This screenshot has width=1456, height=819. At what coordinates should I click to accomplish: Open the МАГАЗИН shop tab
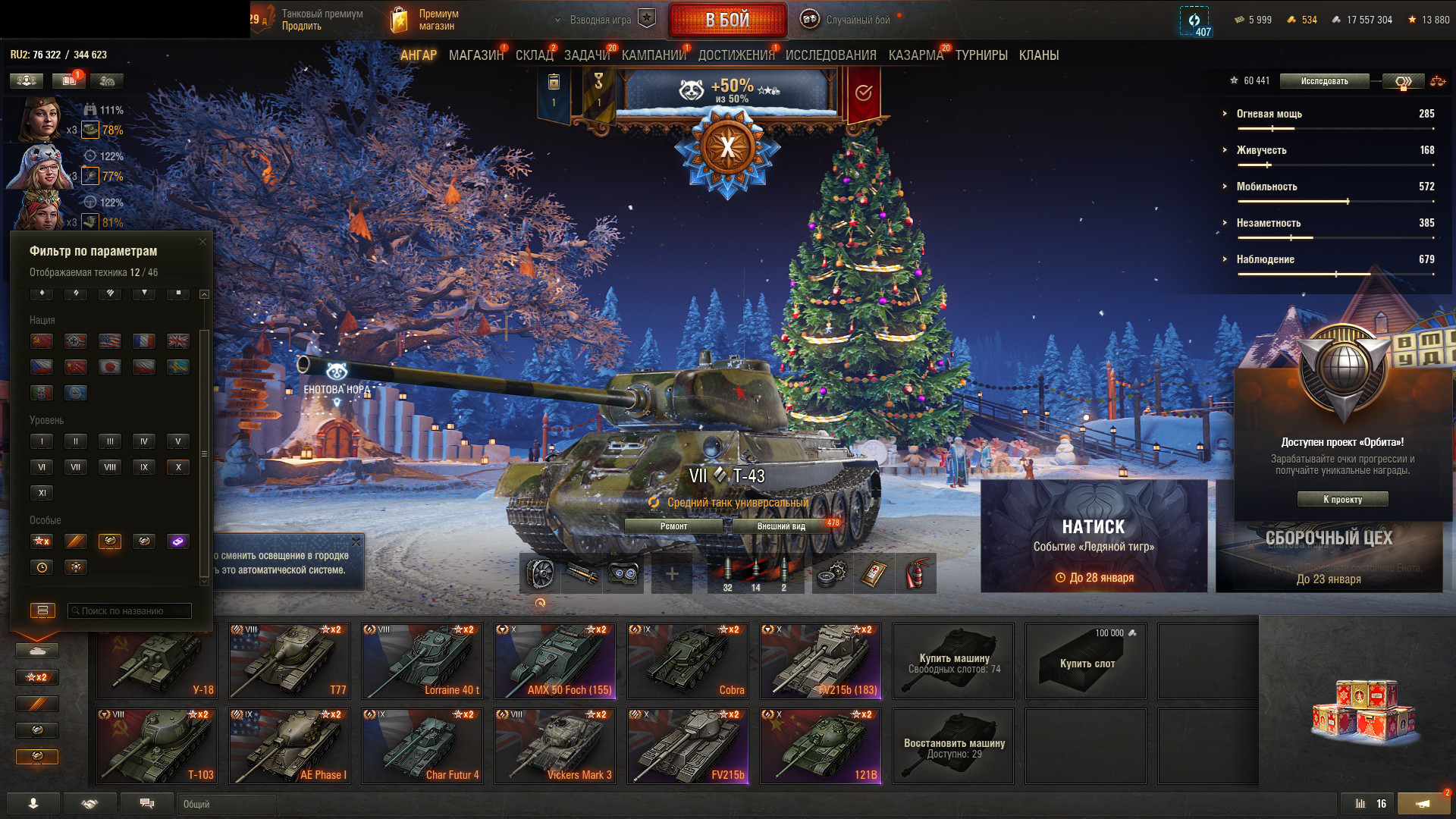coord(475,55)
